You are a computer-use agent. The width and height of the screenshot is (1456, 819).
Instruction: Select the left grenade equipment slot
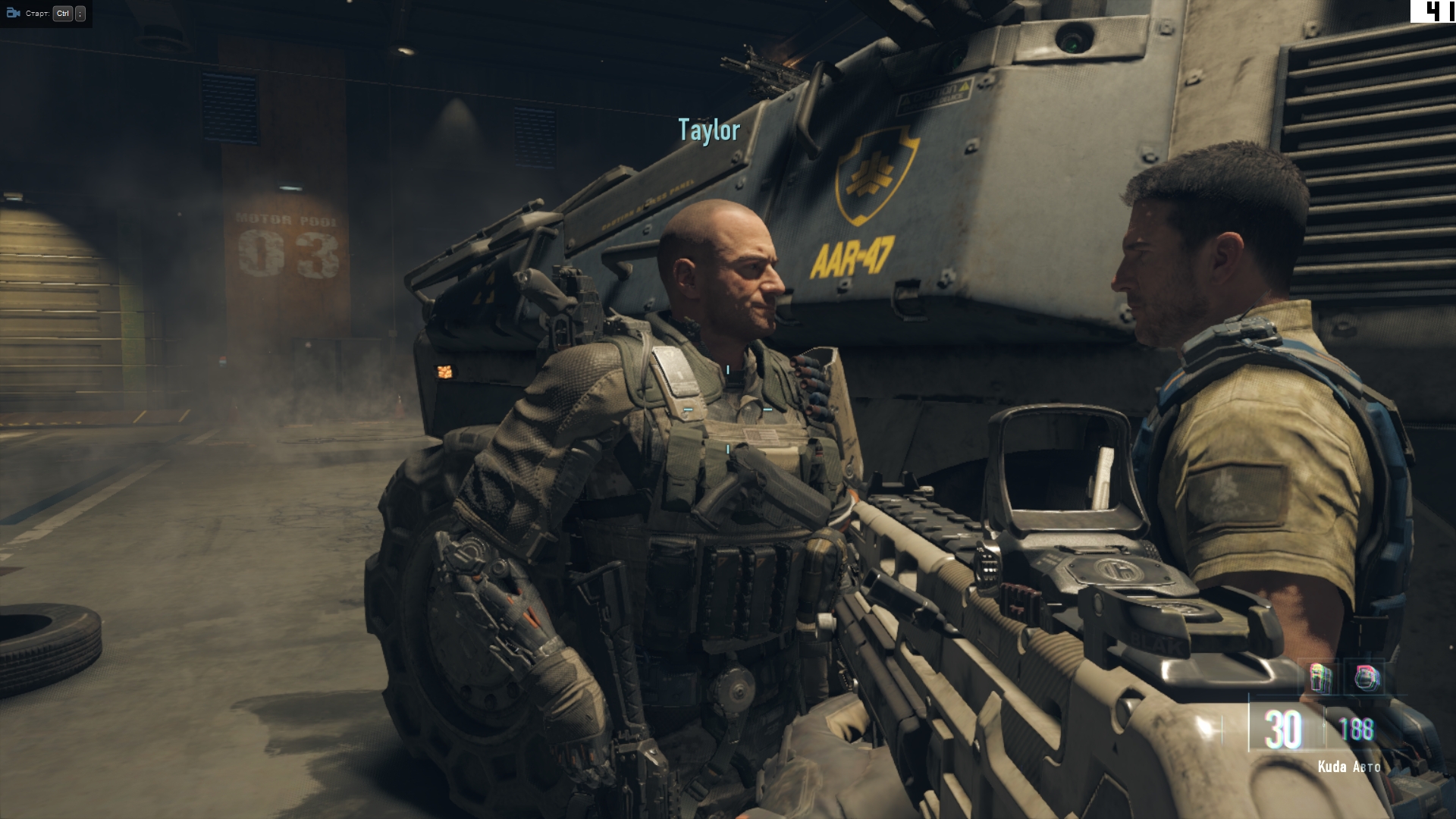[1322, 678]
